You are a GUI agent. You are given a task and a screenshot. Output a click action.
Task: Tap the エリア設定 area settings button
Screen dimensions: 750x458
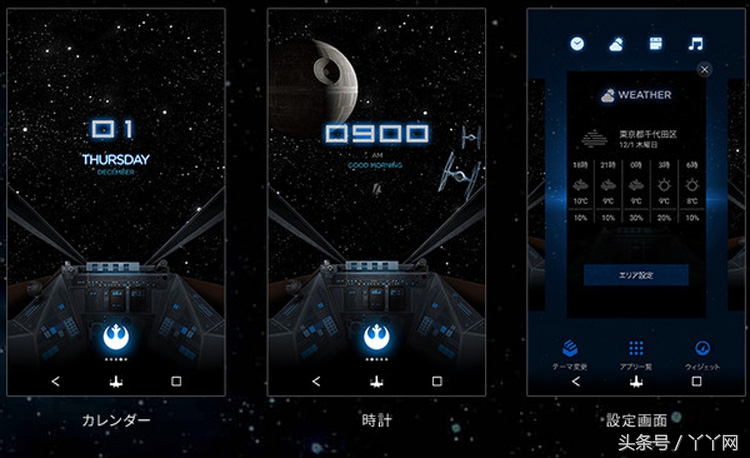point(636,275)
